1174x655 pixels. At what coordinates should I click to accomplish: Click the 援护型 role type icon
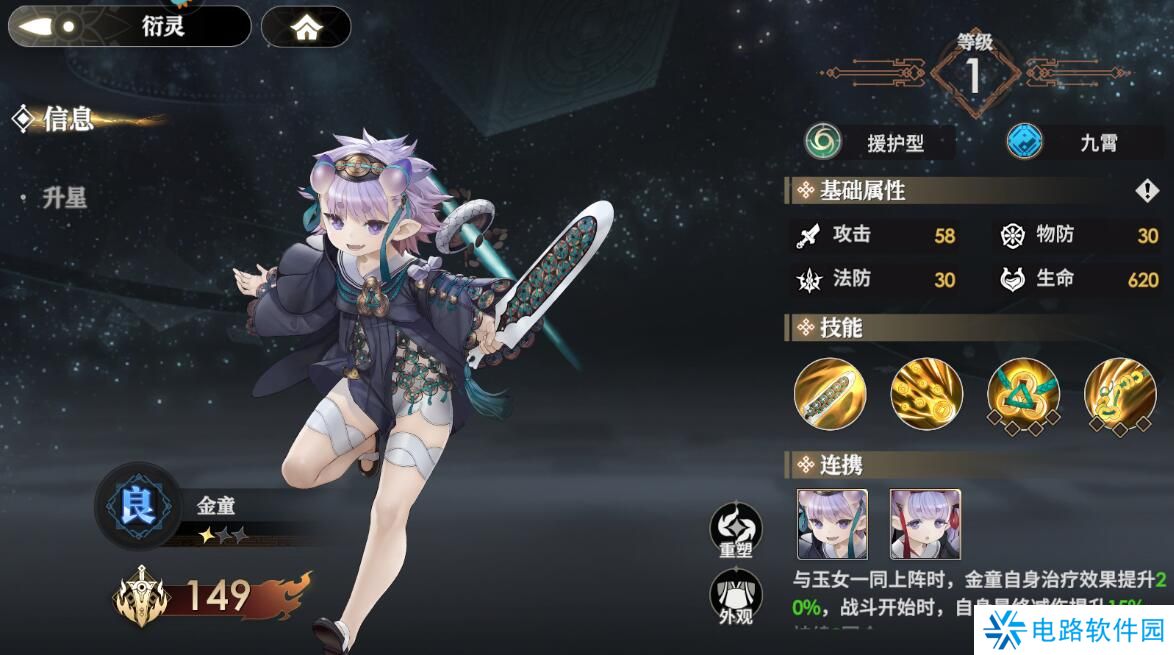[825, 141]
